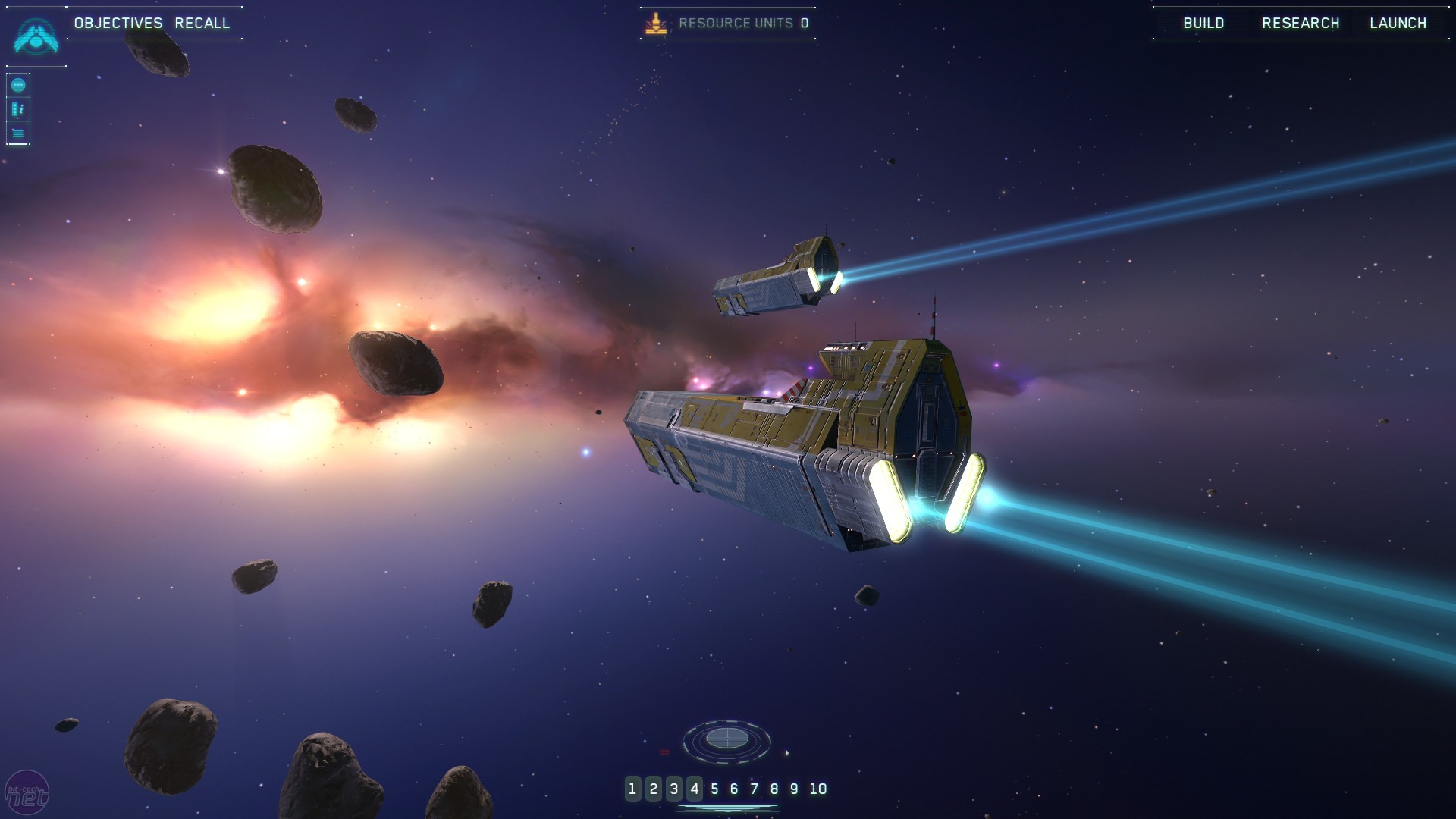Image resolution: width=1456 pixels, height=819 pixels.
Task: Open the Launch menu
Action: pyautogui.click(x=1398, y=24)
